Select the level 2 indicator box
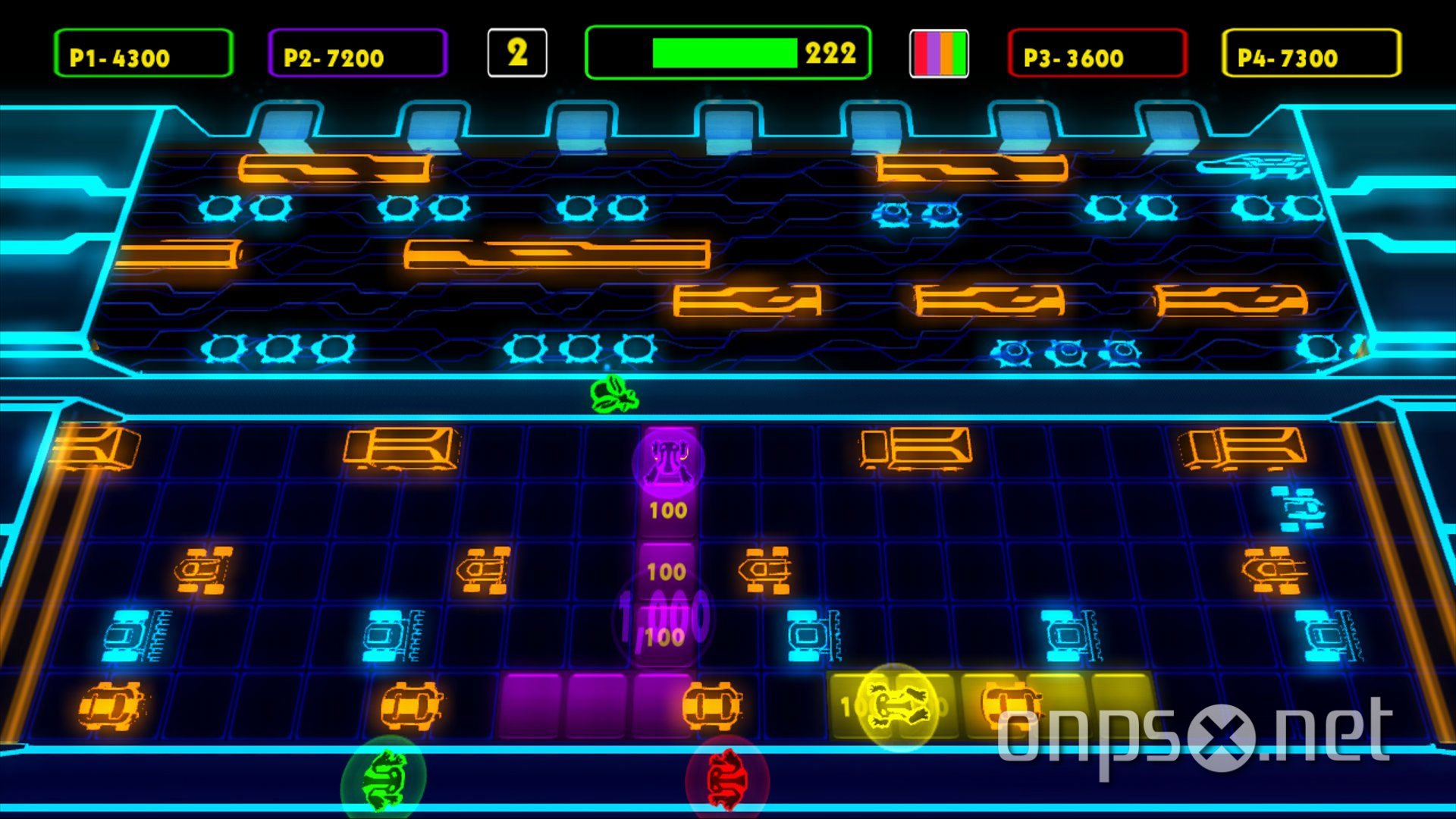 pos(518,51)
